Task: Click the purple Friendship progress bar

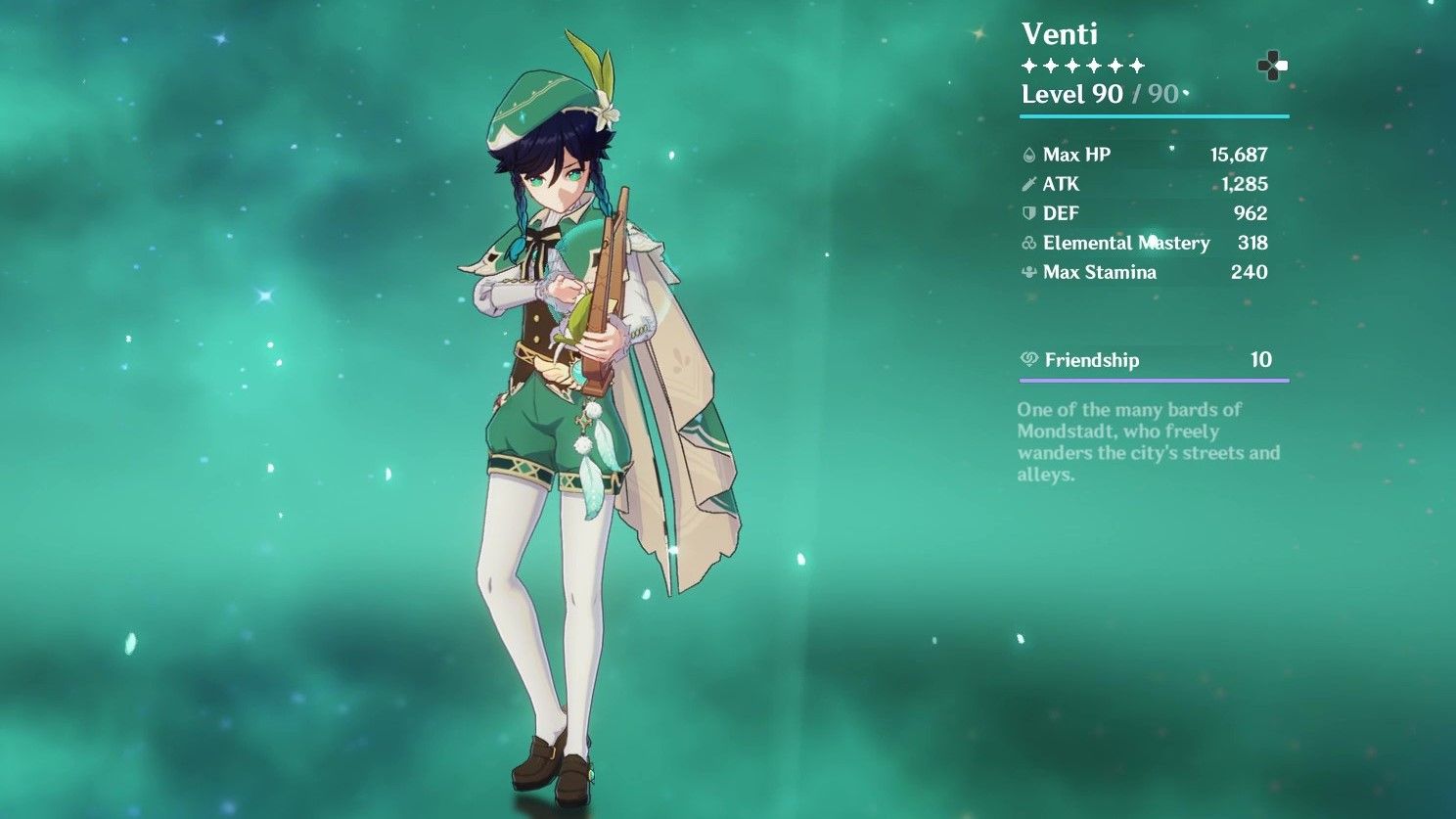Action: (x=1153, y=381)
